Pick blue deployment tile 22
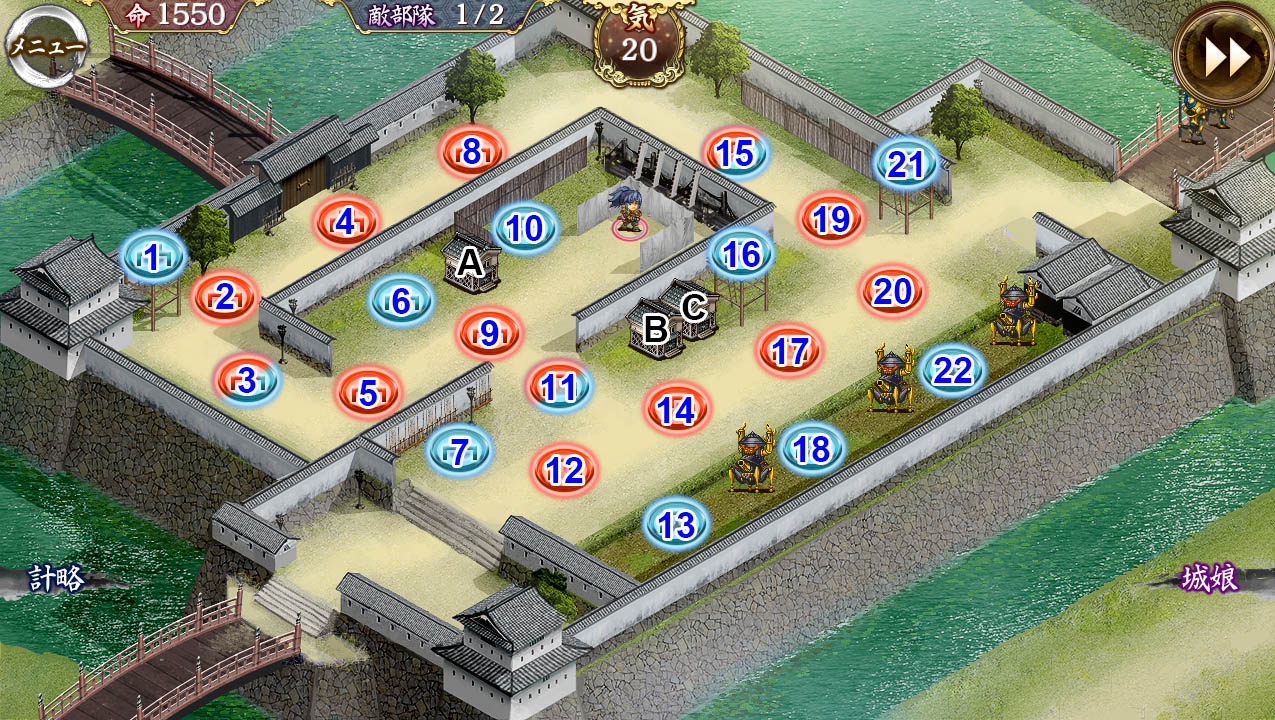The height and width of the screenshot is (720, 1275). [x=952, y=371]
